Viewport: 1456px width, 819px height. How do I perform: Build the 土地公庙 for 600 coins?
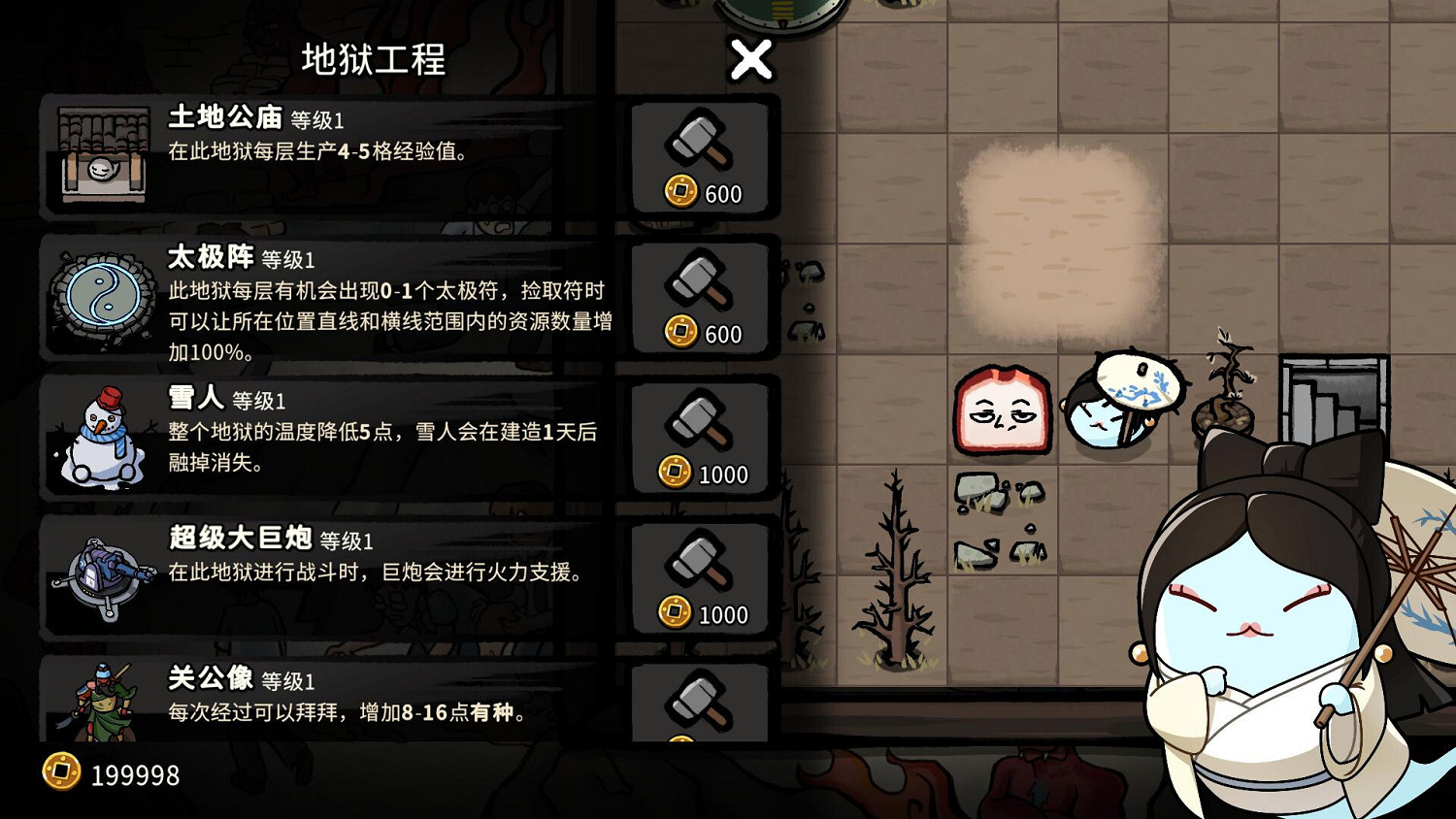[x=700, y=157]
